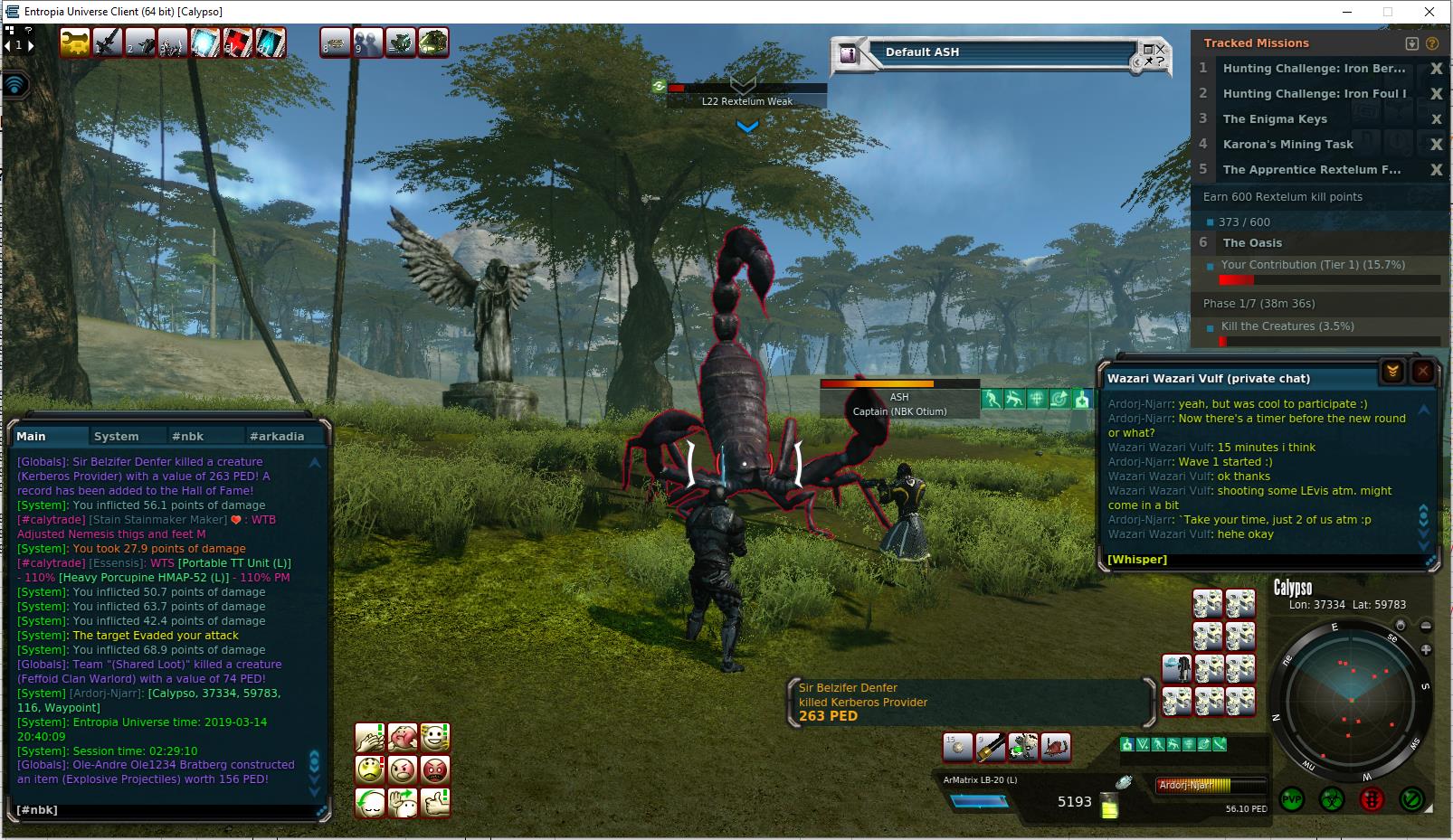Select The Oasis tracked mission
Screen dimensions: 1453x840
click(x=1252, y=242)
